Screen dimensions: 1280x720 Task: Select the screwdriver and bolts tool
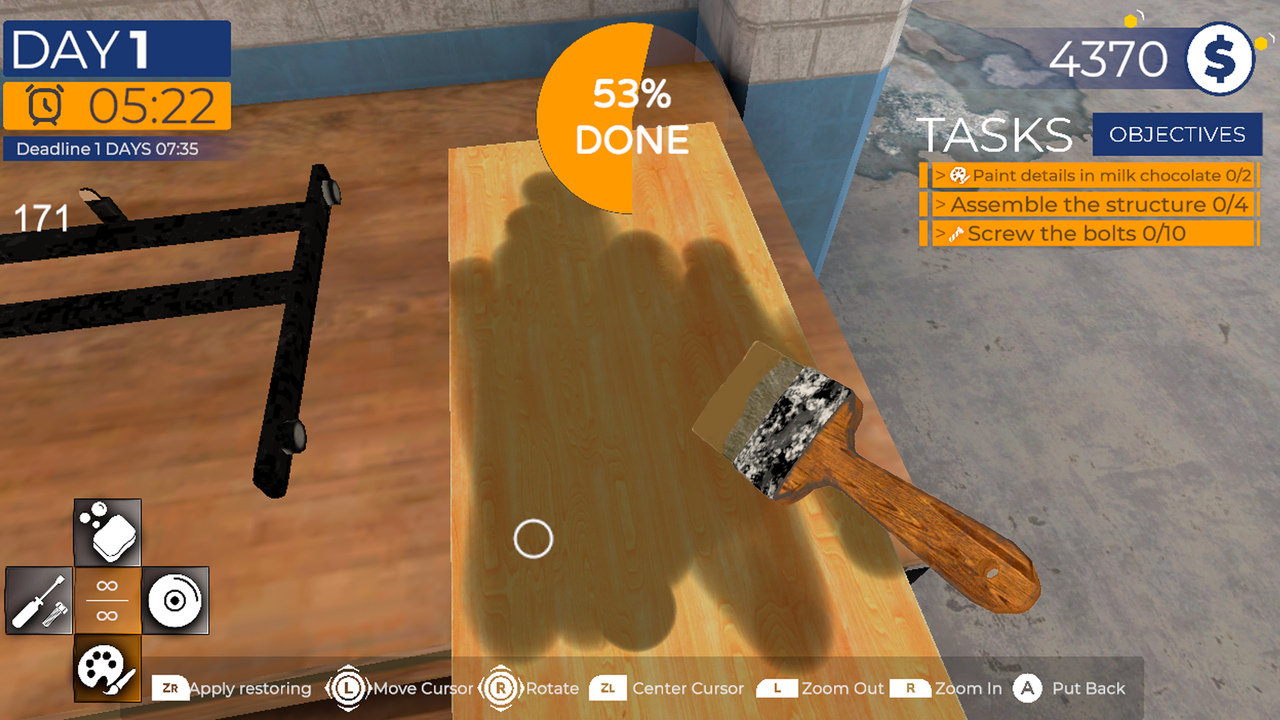coord(39,600)
